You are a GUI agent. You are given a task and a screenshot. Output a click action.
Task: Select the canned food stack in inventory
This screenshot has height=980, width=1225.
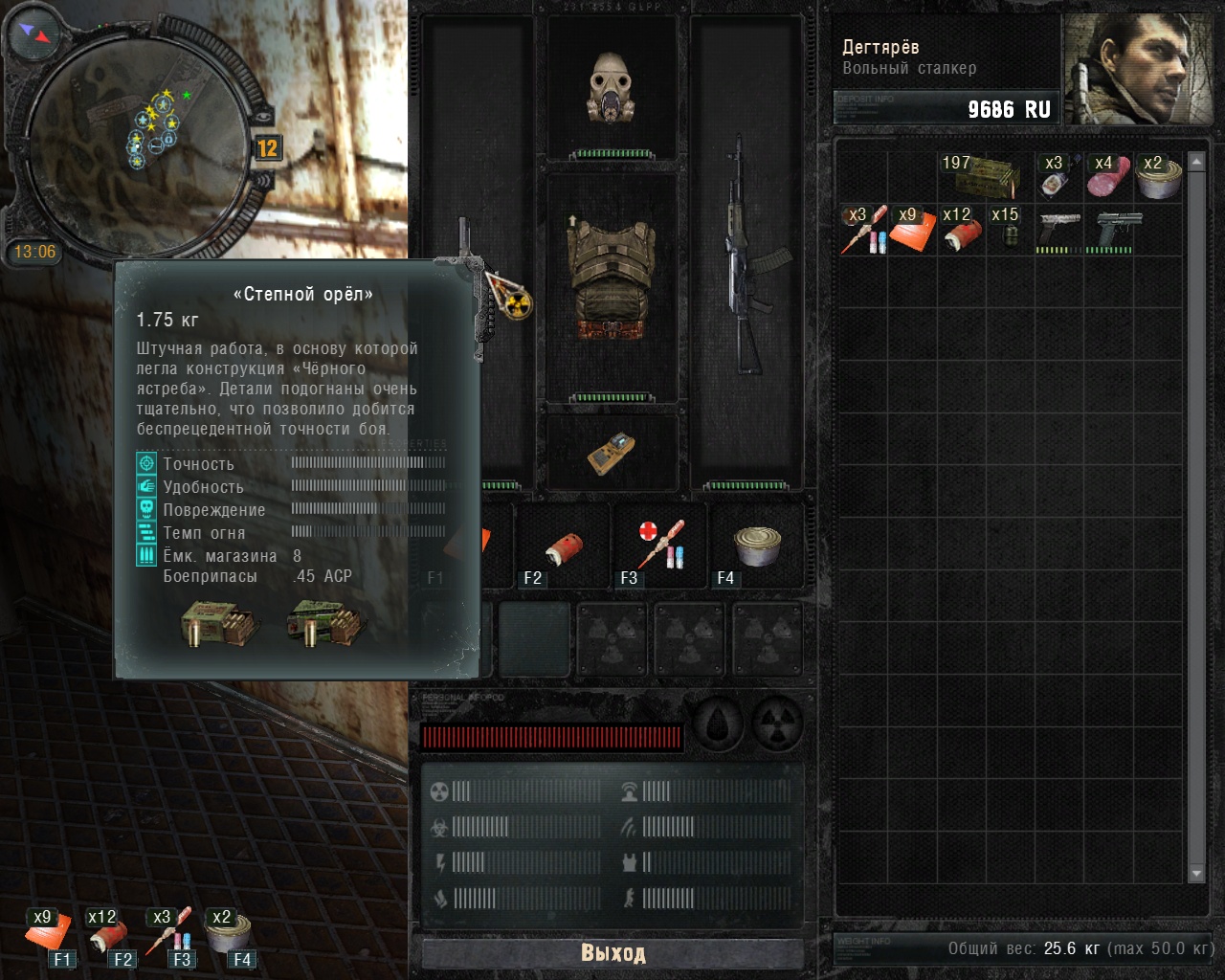click(x=1158, y=176)
